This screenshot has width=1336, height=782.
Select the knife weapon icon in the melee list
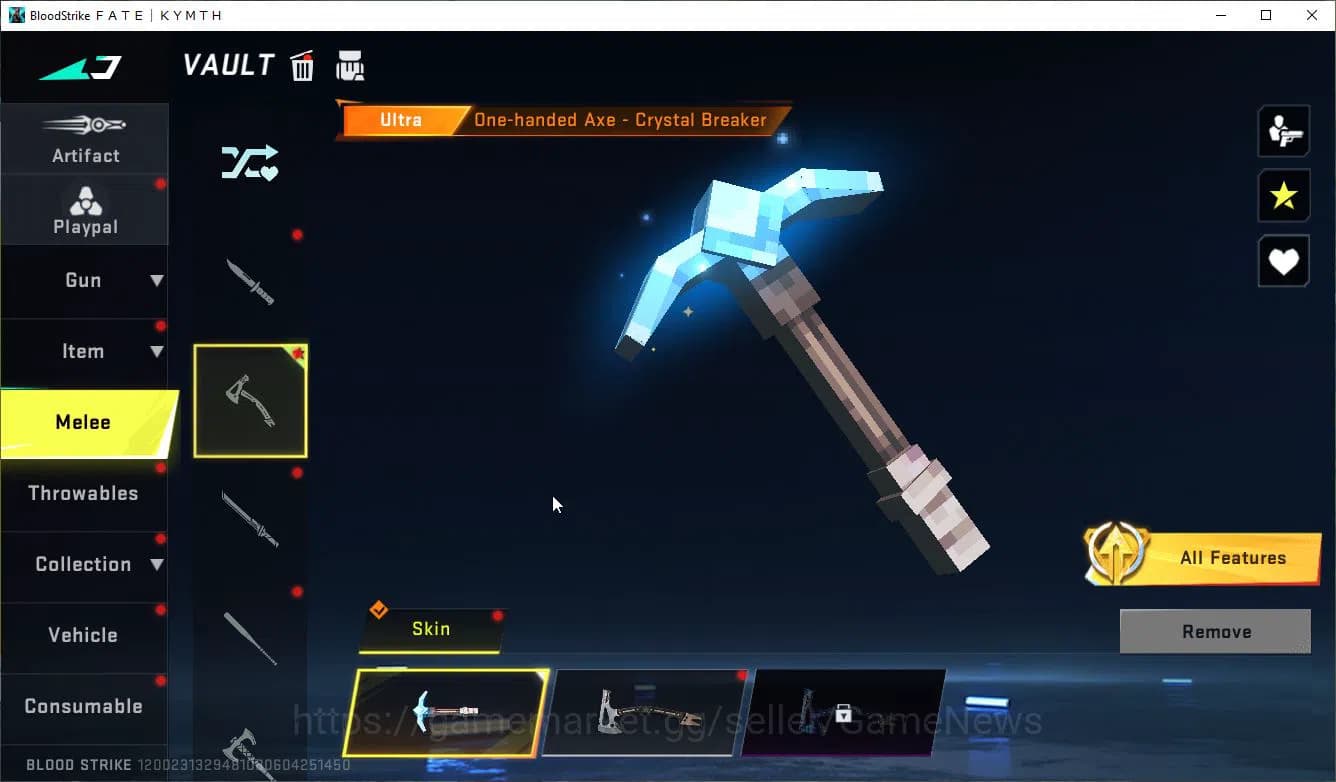click(x=250, y=280)
